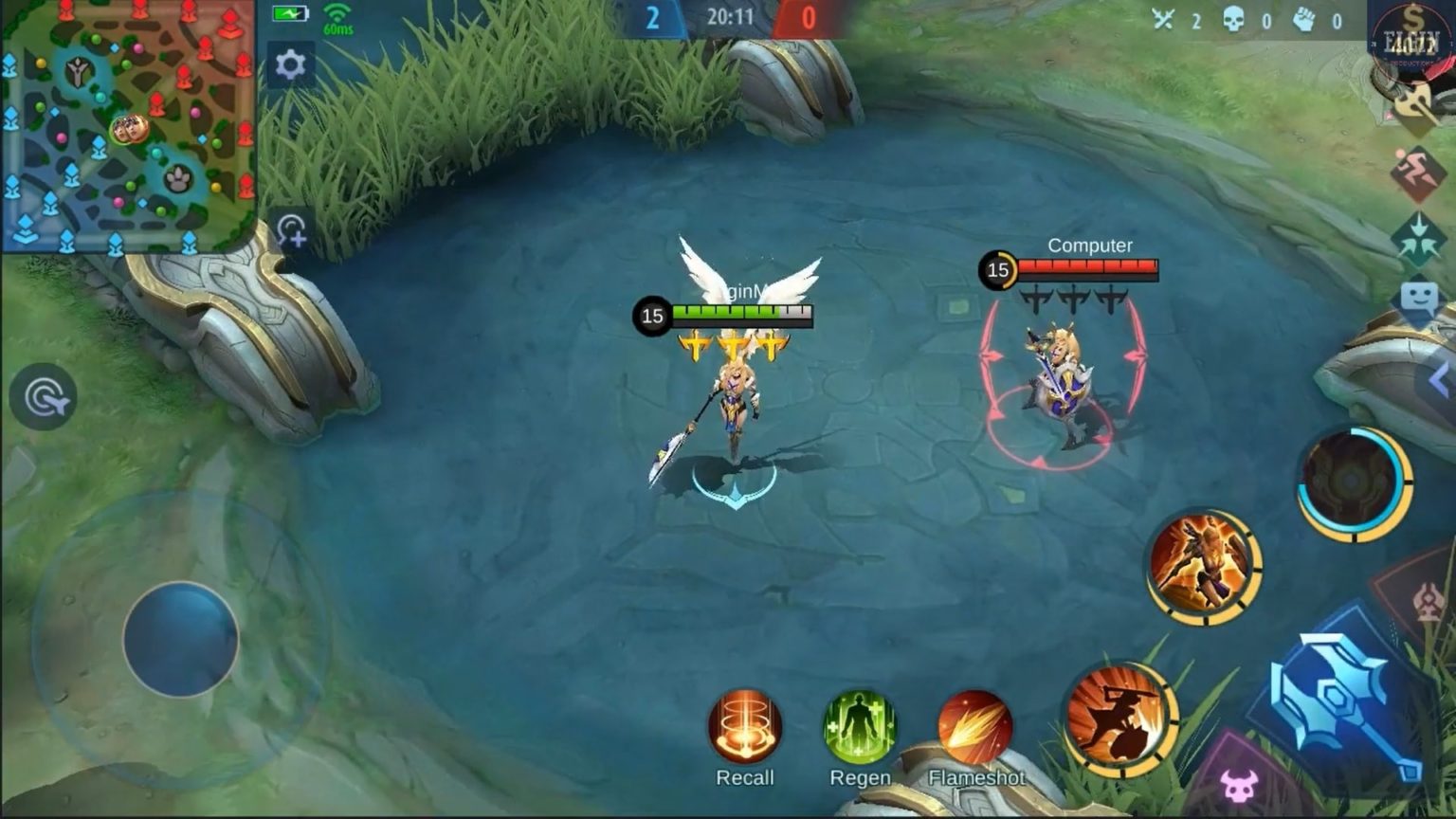This screenshot has width=1456, height=819.
Task: Open the in-game Settings gear
Action: coord(290,64)
